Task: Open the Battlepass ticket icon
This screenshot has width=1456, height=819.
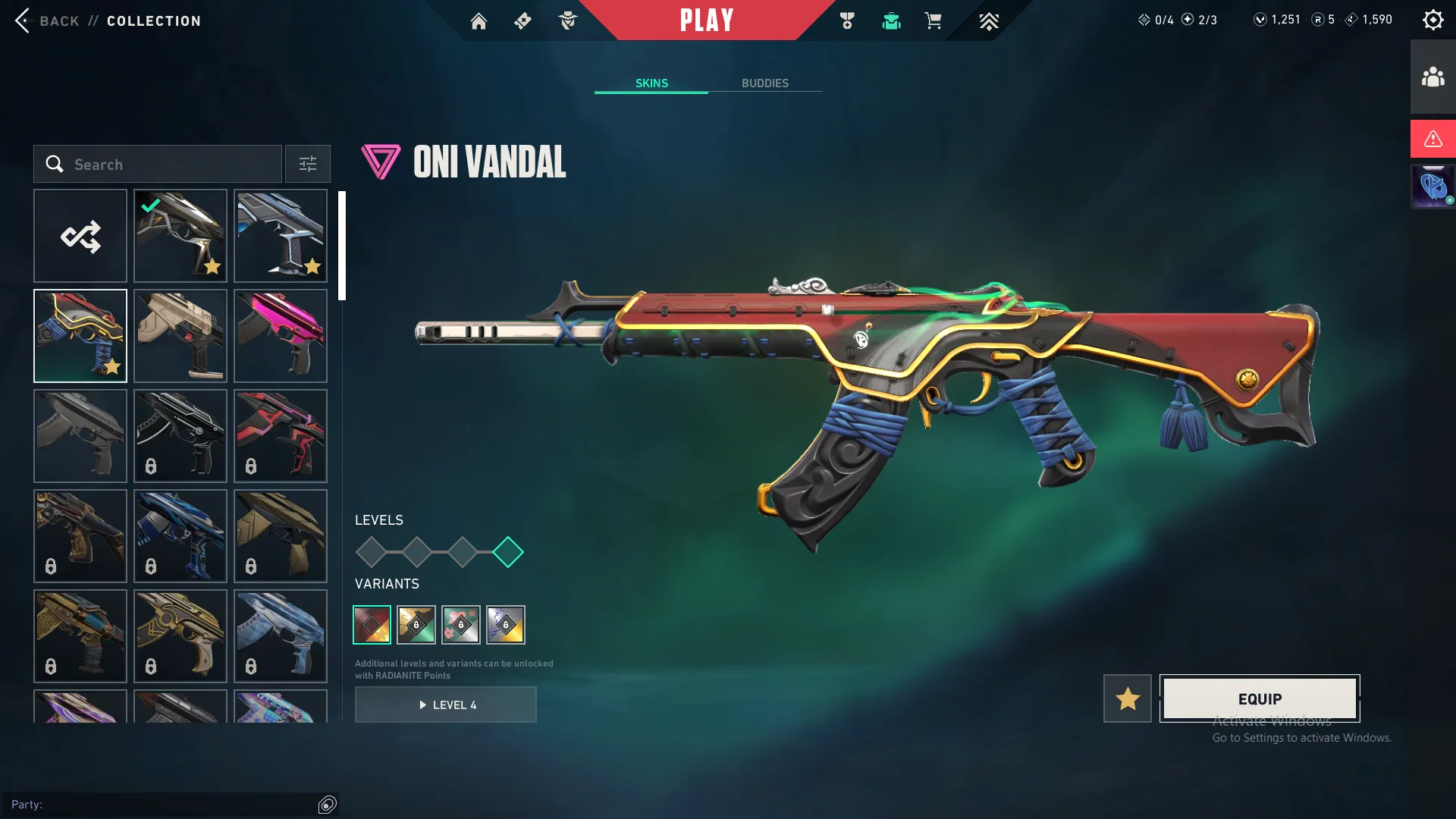Action: (522, 20)
